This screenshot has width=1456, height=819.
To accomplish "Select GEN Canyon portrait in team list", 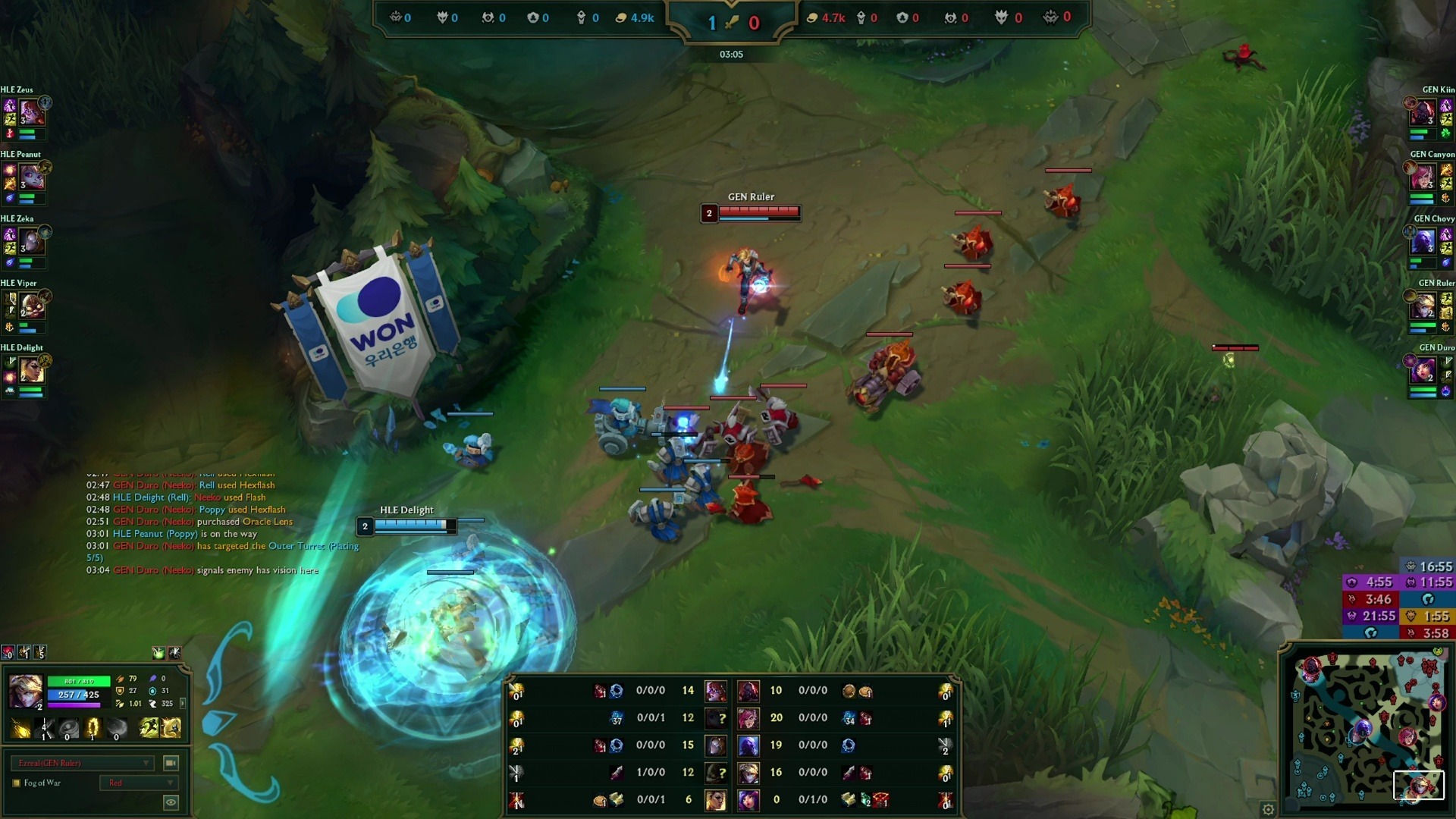I will pos(1423,178).
